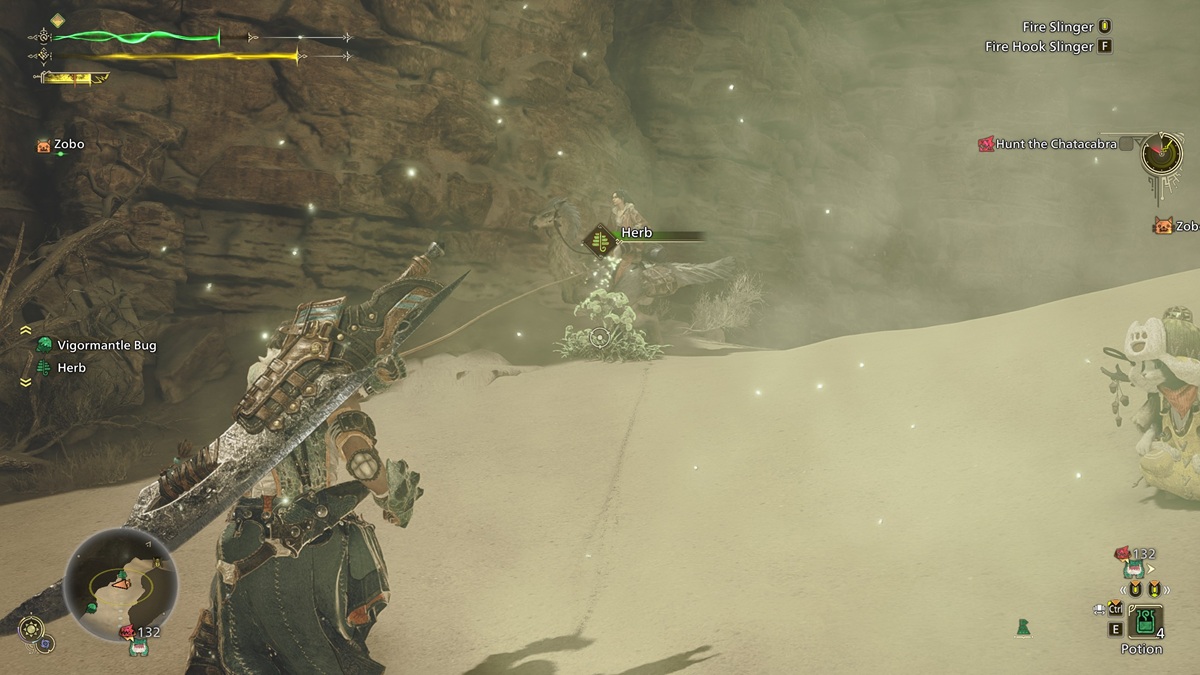Select the Potion item slot

[1144, 622]
